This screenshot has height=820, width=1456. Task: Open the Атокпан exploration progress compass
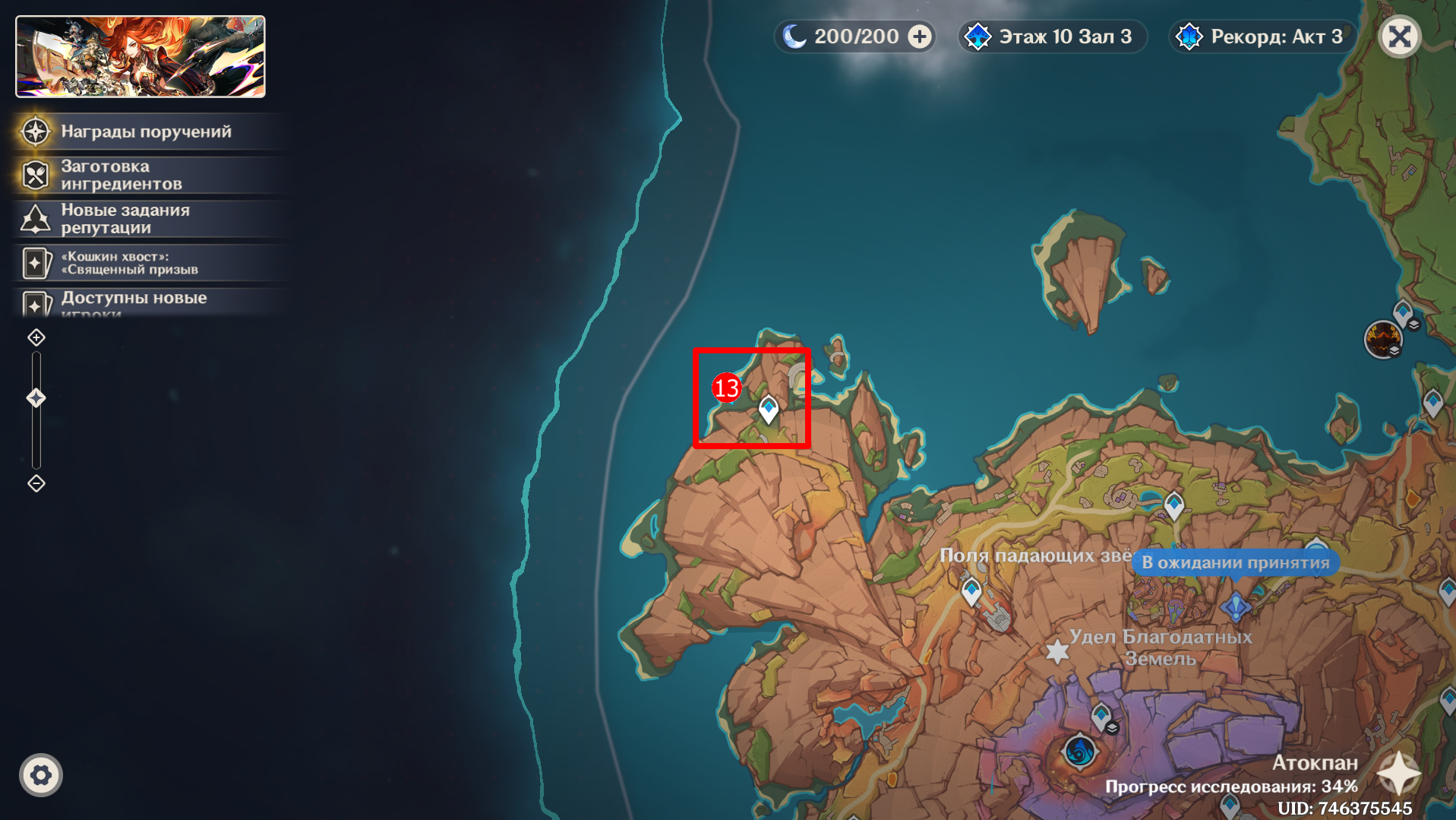[x=1399, y=774]
